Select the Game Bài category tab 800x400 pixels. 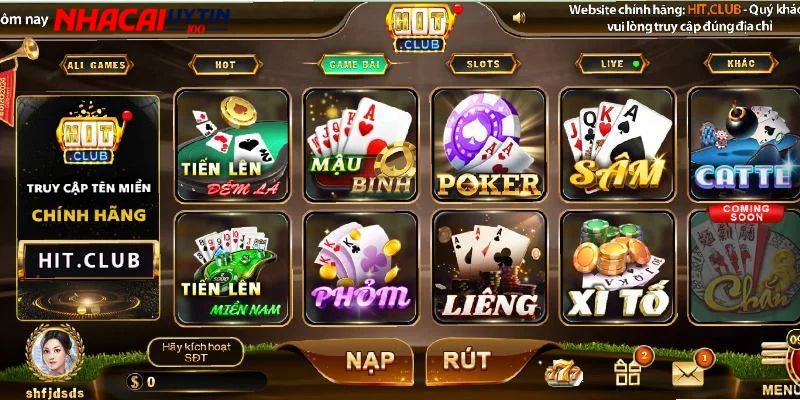(x=355, y=65)
